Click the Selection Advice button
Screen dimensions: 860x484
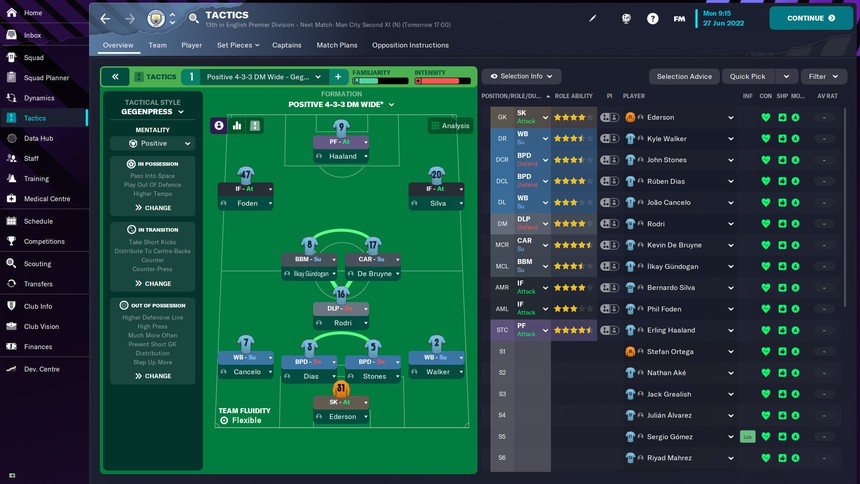[x=684, y=76]
